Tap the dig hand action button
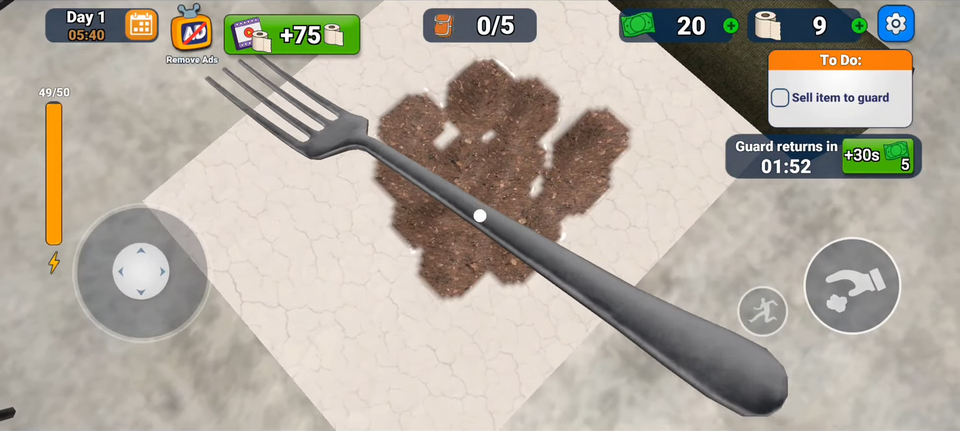Viewport: 960px width, 431px height. [x=852, y=286]
